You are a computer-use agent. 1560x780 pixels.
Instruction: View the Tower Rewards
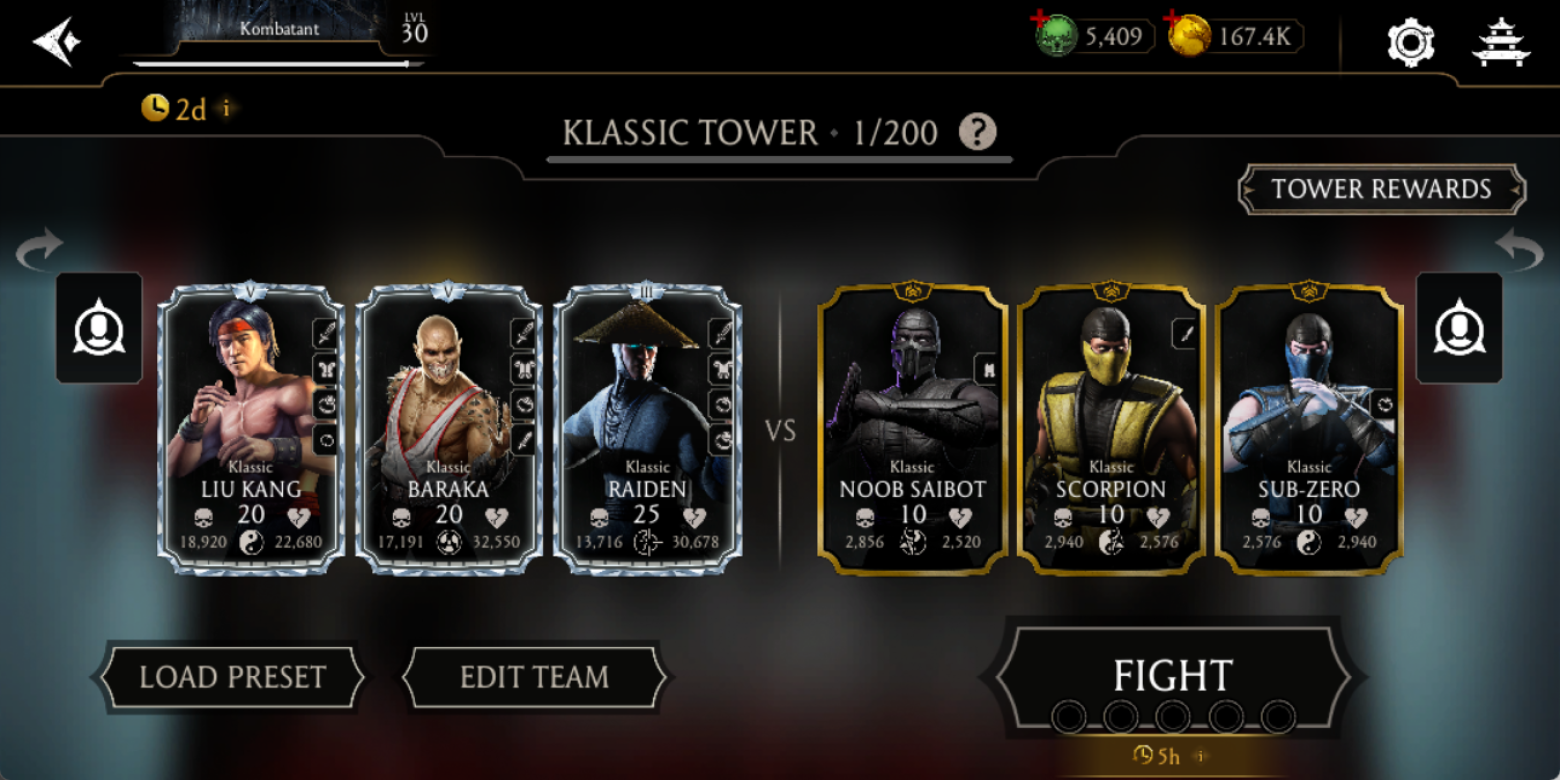coord(1381,189)
